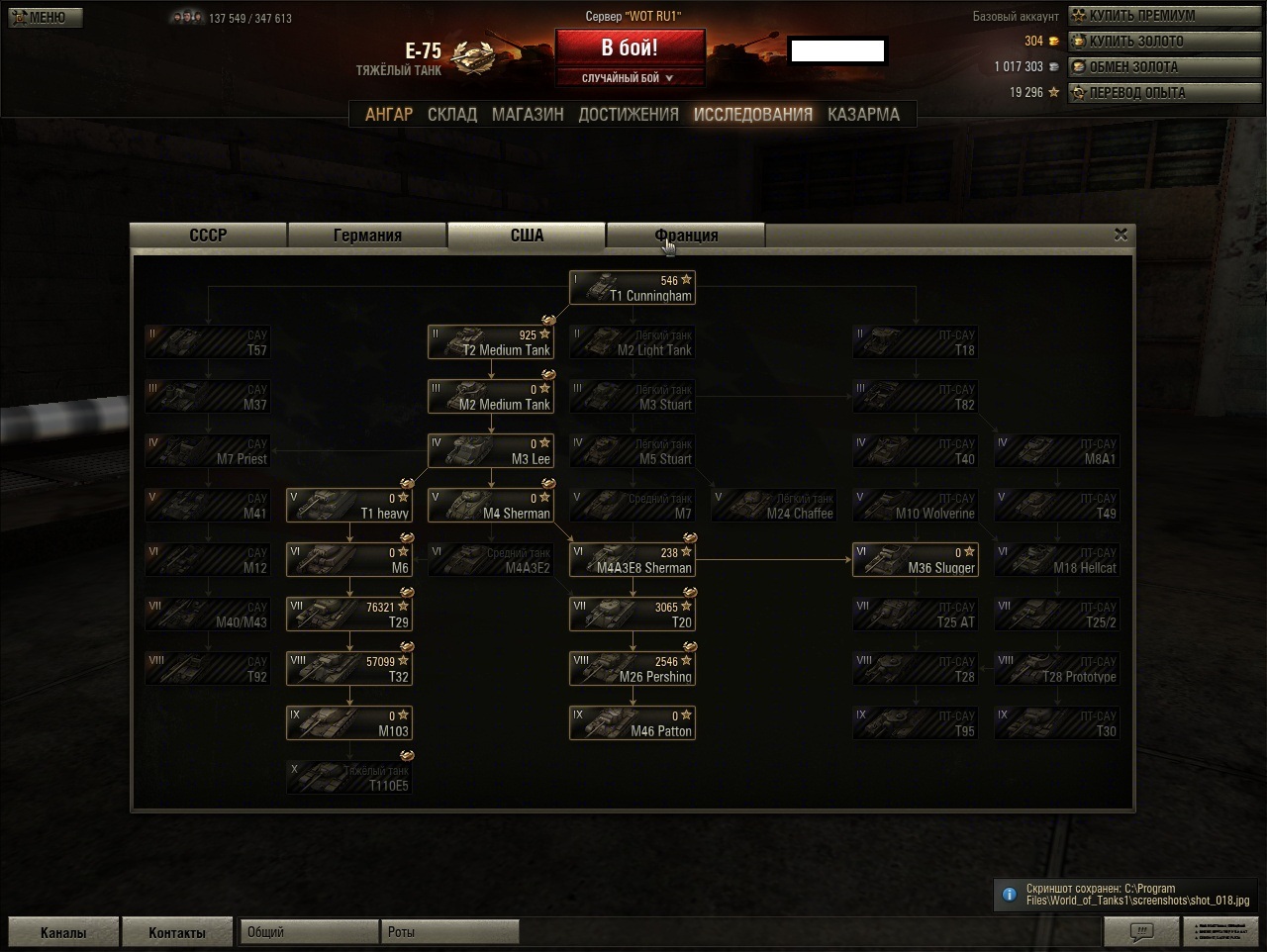1267x952 pixels.
Task: Open the Контакты list
Action: click(177, 932)
